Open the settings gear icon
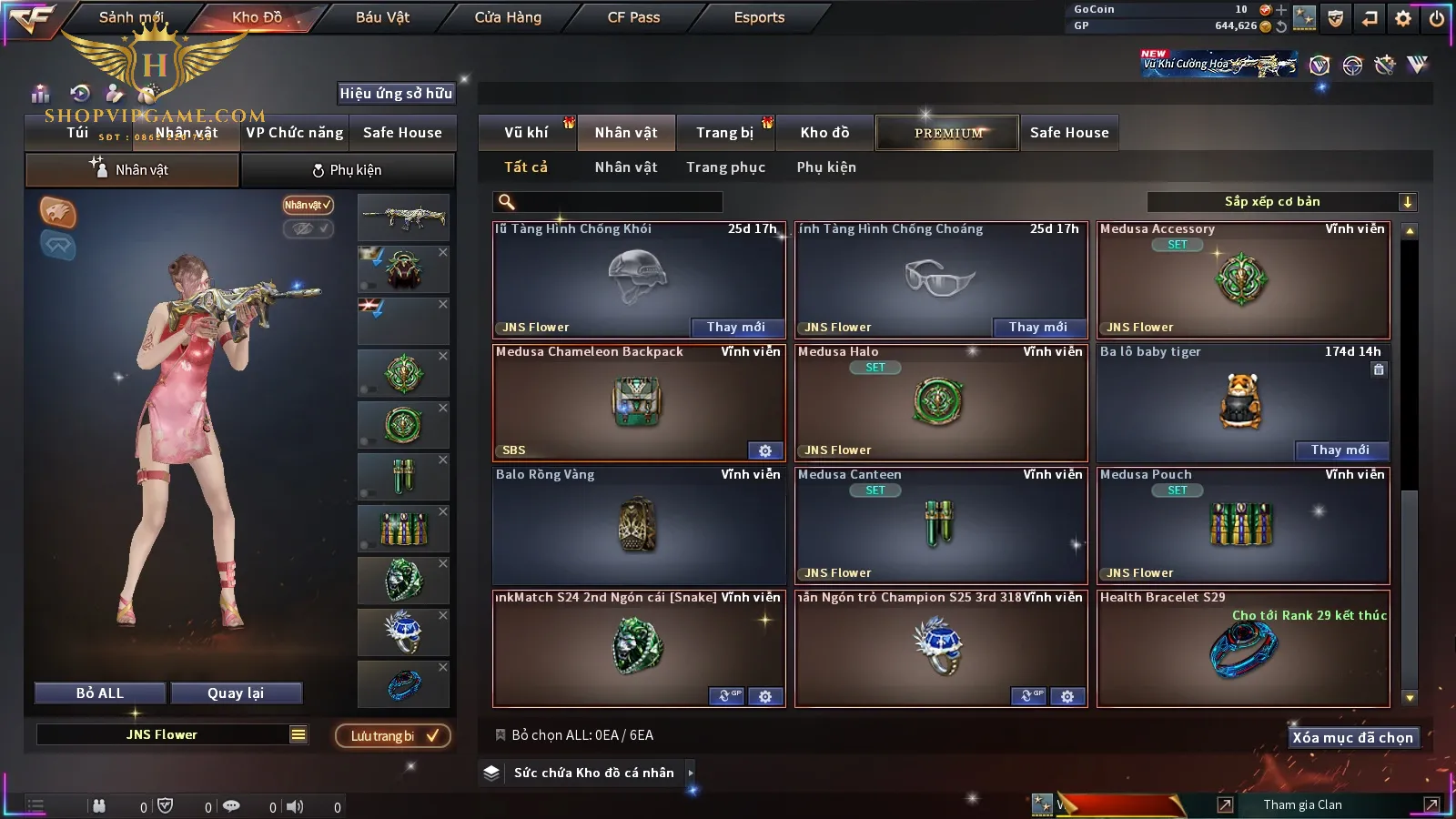This screenshot has height=819, width=1456. click(1403, 18)
